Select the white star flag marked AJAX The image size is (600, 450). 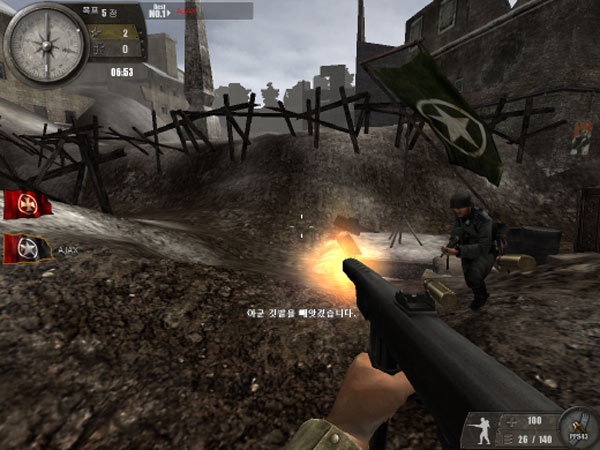26,247
